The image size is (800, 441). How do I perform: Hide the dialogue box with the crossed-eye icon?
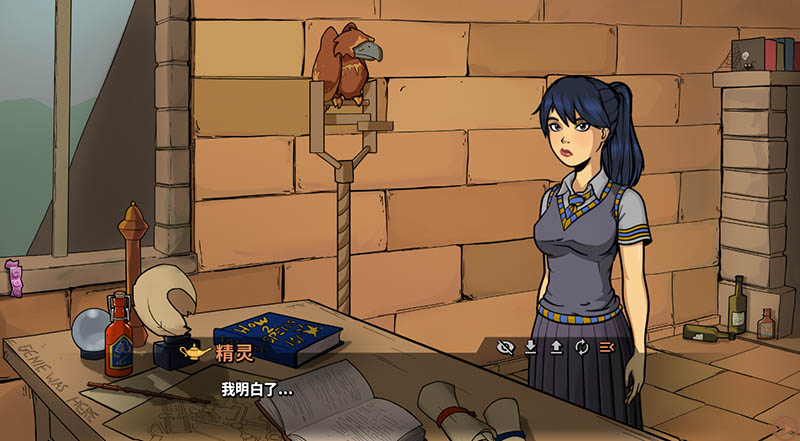506,348
